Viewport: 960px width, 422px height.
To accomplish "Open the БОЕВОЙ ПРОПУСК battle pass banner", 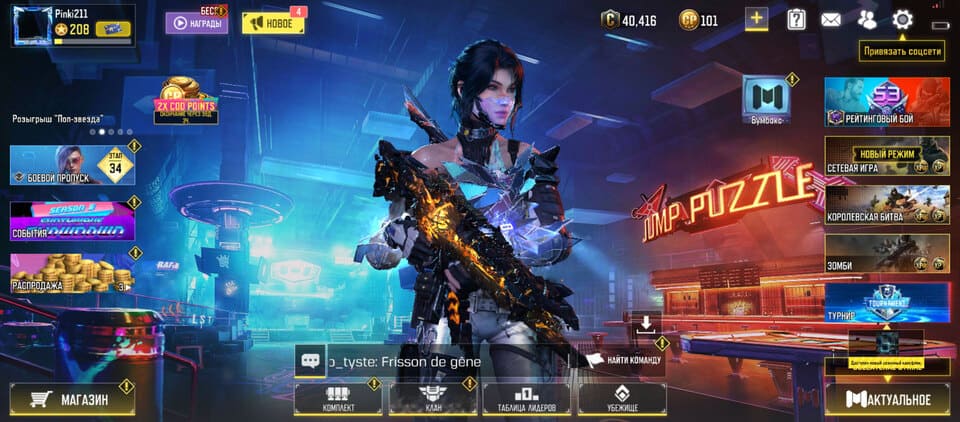I will tap(71, 165).
